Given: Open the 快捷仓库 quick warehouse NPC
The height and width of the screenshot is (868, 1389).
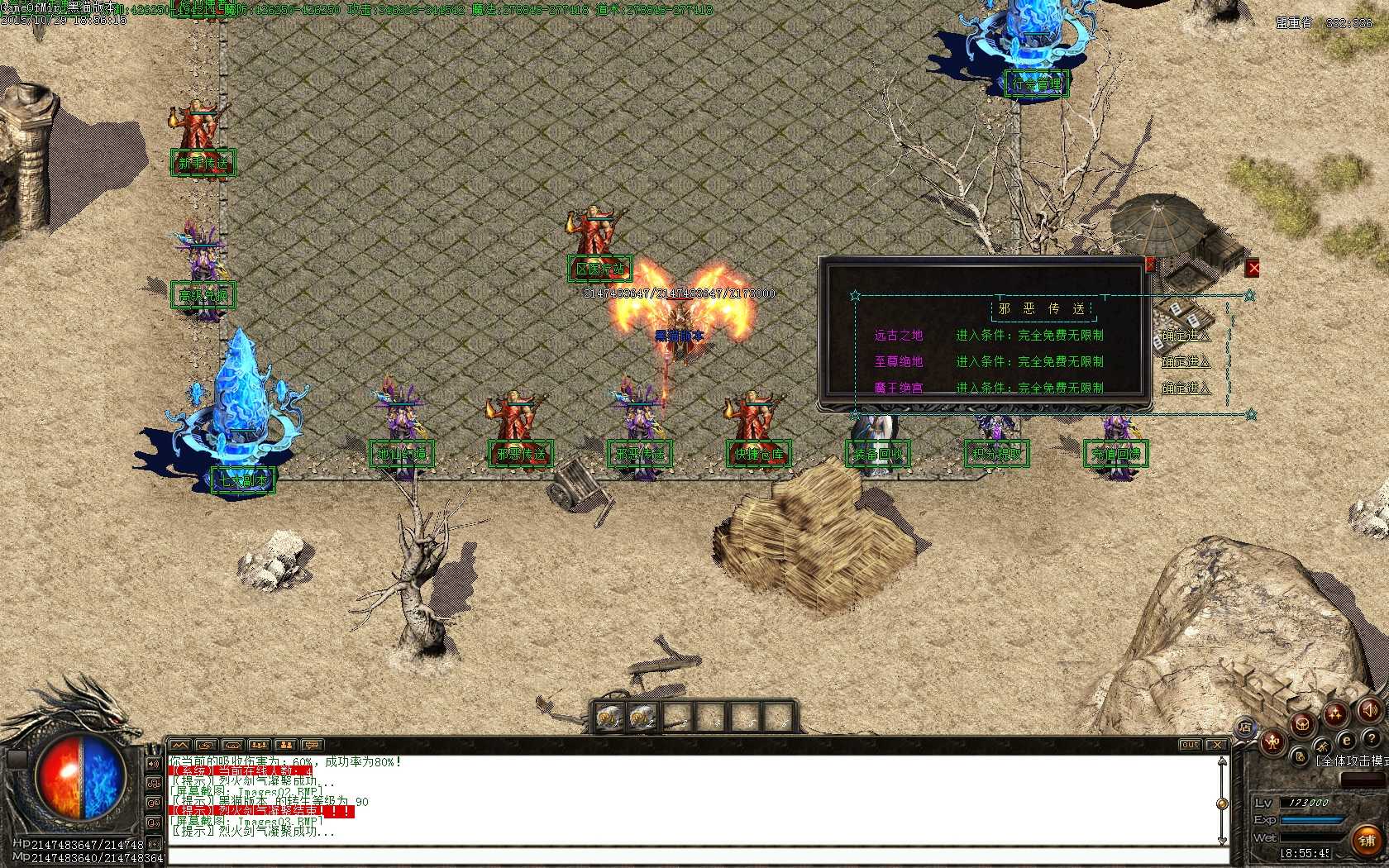Looking at the screenshot, I should [758, 454].
